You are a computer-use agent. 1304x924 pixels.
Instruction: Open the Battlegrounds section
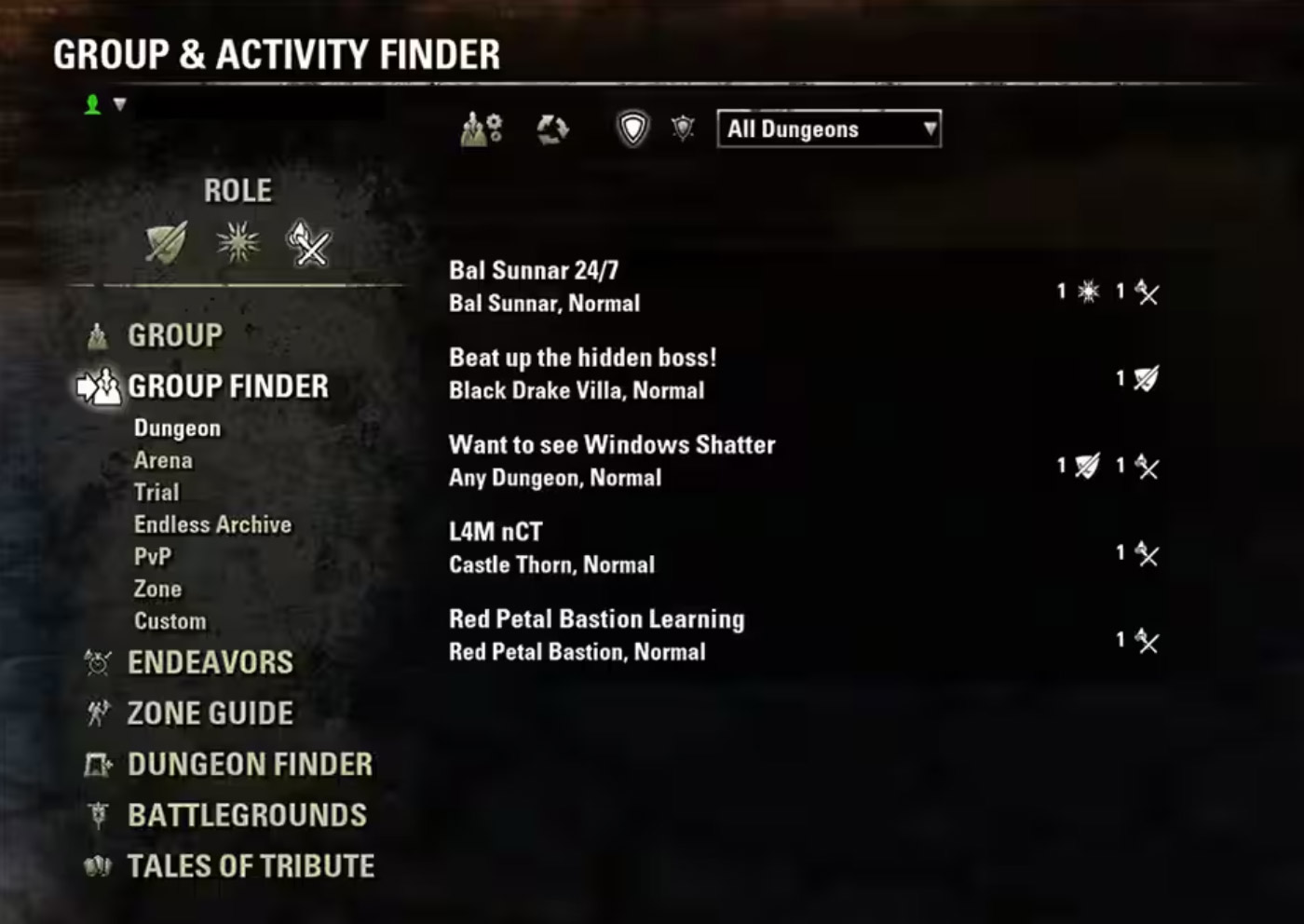point(247,815)
